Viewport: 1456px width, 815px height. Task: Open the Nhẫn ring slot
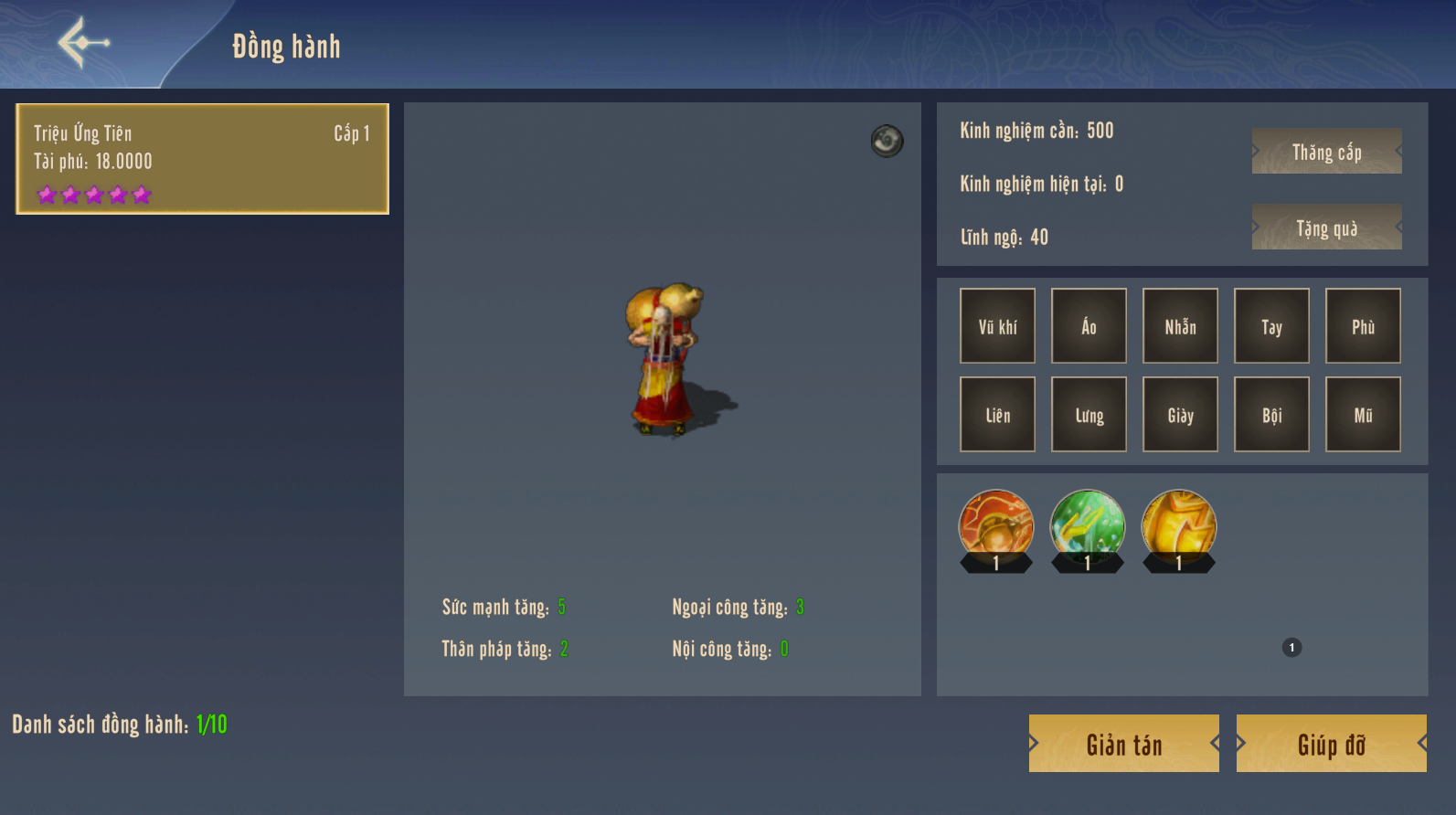coord(1180,326)
